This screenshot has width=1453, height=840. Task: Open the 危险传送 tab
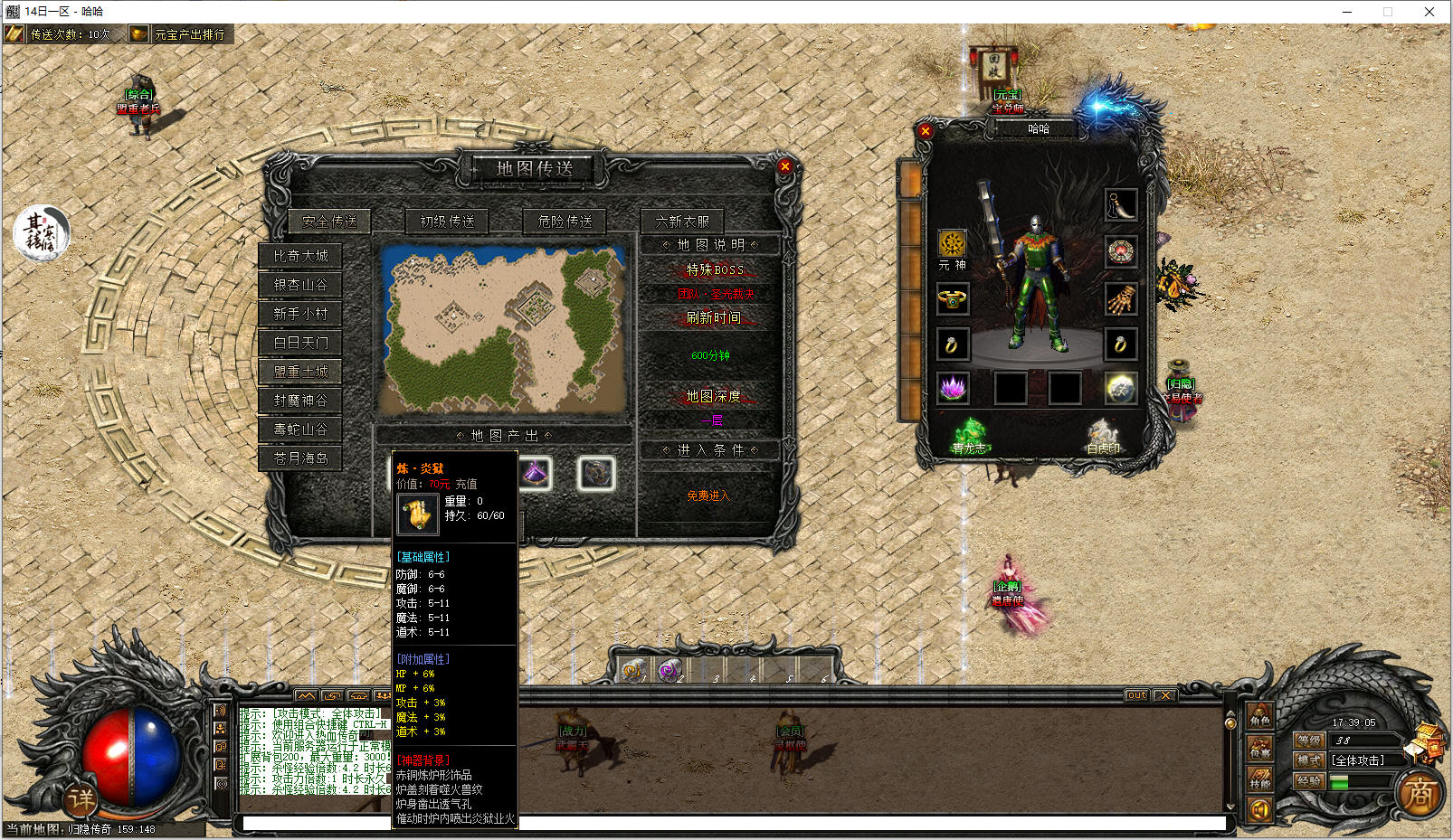click(x=565, y=221)
